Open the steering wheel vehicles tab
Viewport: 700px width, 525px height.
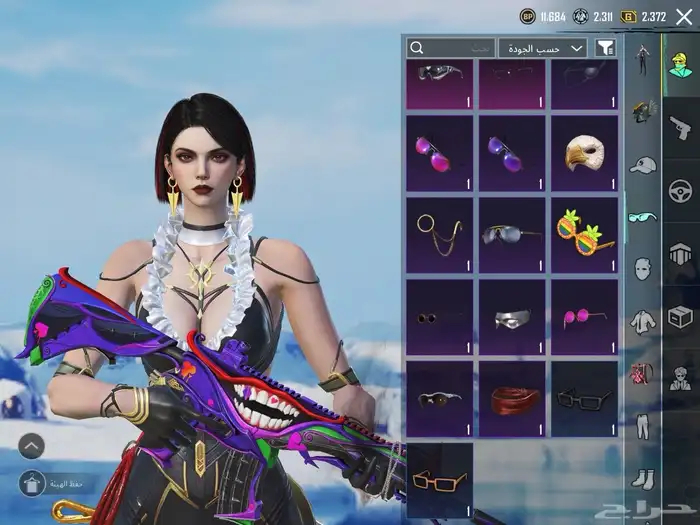click(x=681, y=191)
